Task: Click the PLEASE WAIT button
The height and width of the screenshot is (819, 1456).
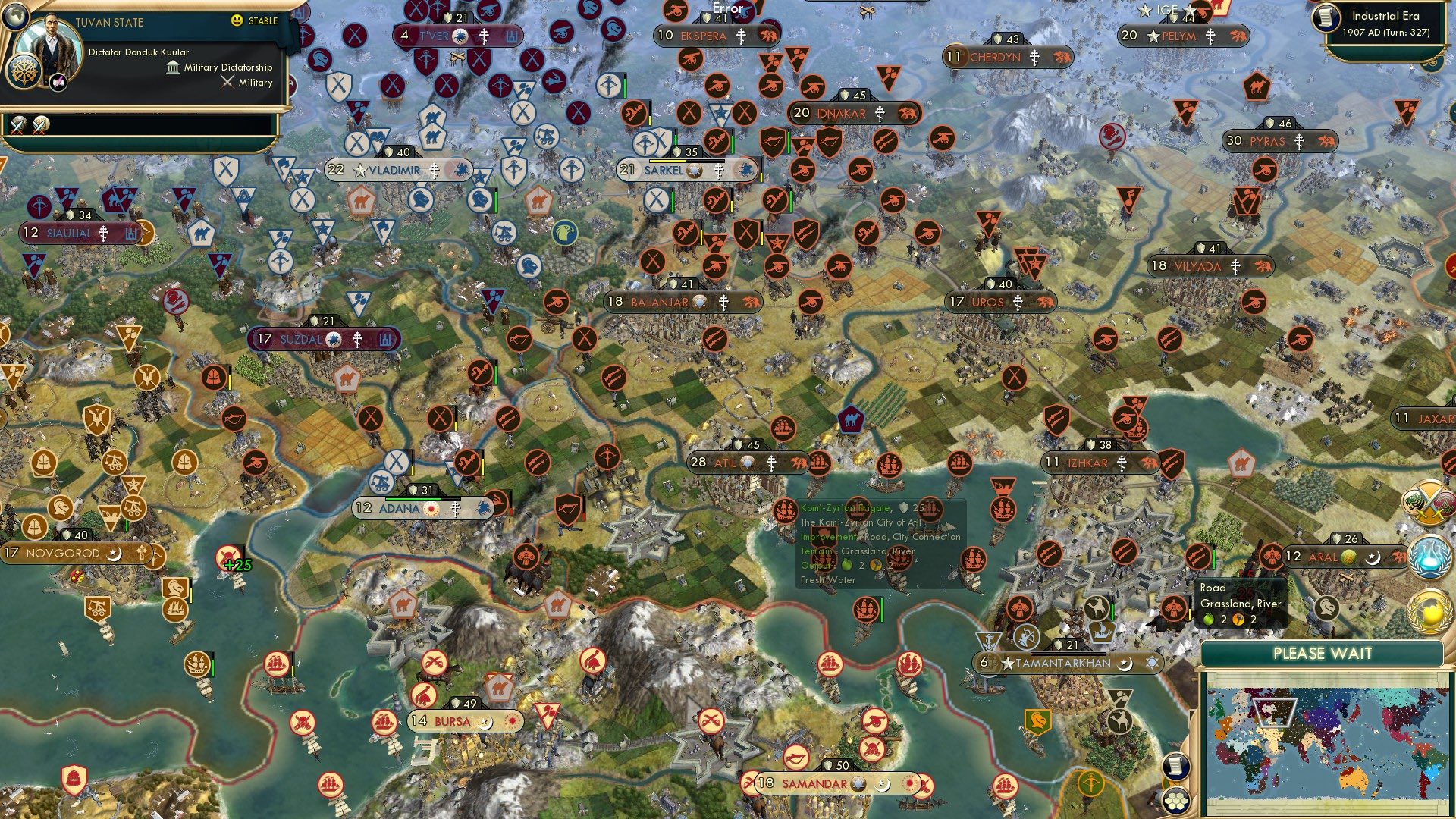Action: 1323,653
